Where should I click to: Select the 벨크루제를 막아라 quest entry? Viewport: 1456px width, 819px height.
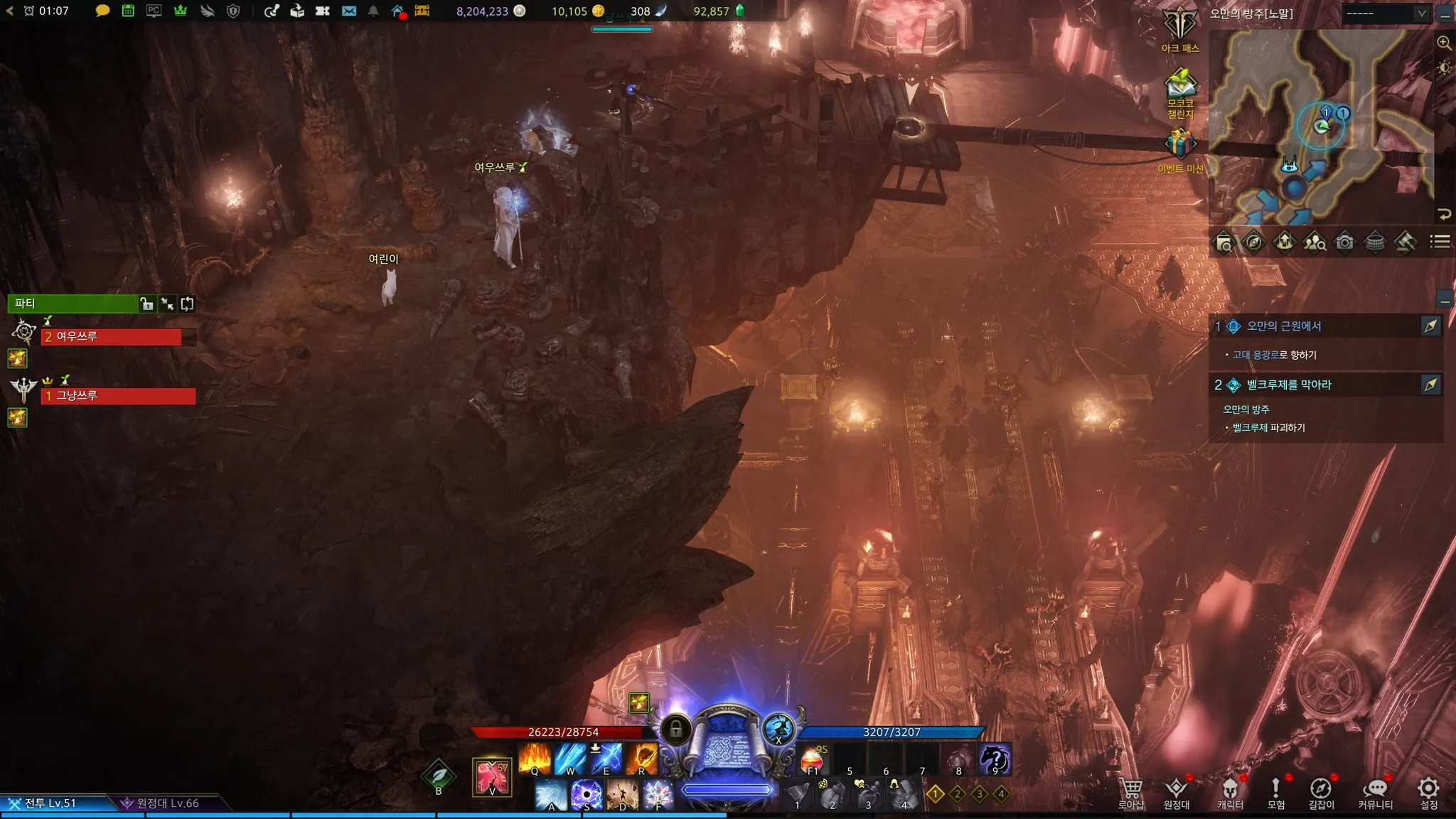[x=1288, y=385]
